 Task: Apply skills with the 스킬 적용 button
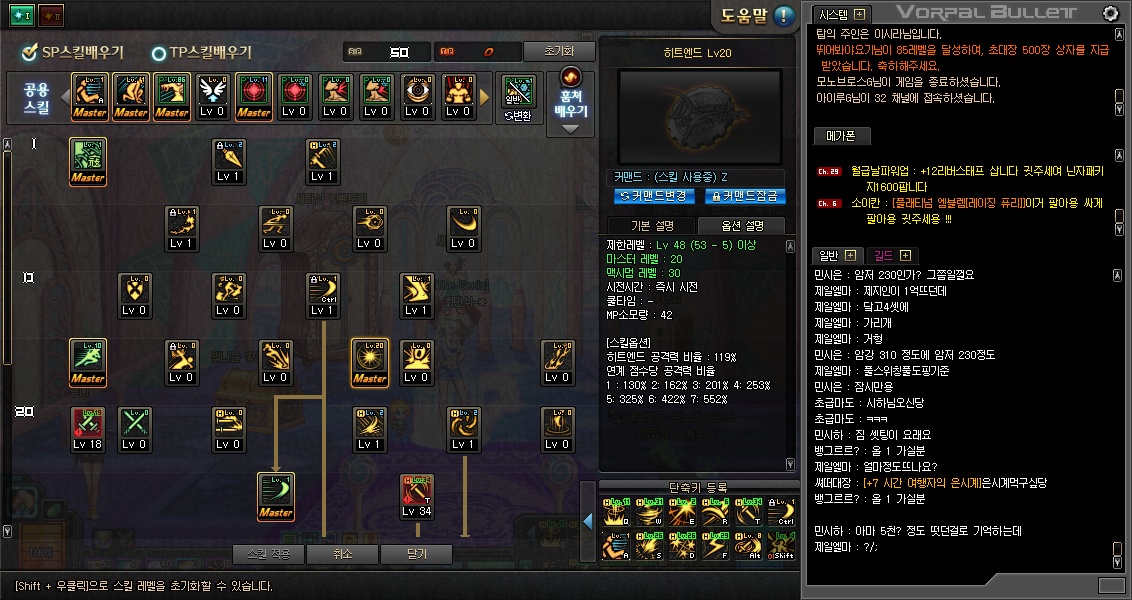tap(267, 553)
